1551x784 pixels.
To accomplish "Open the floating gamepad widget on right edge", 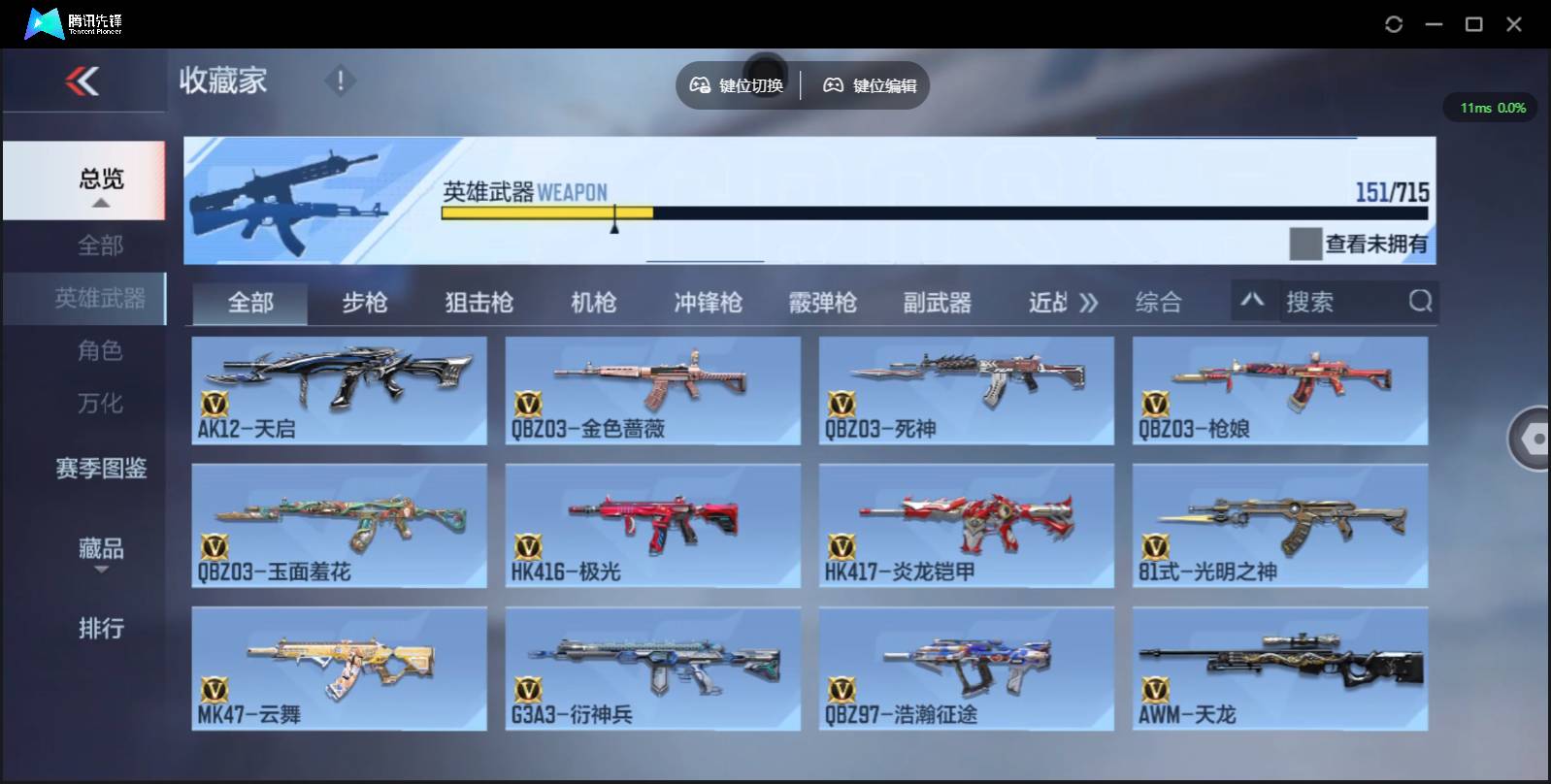I will click(x=1532, y=440).
